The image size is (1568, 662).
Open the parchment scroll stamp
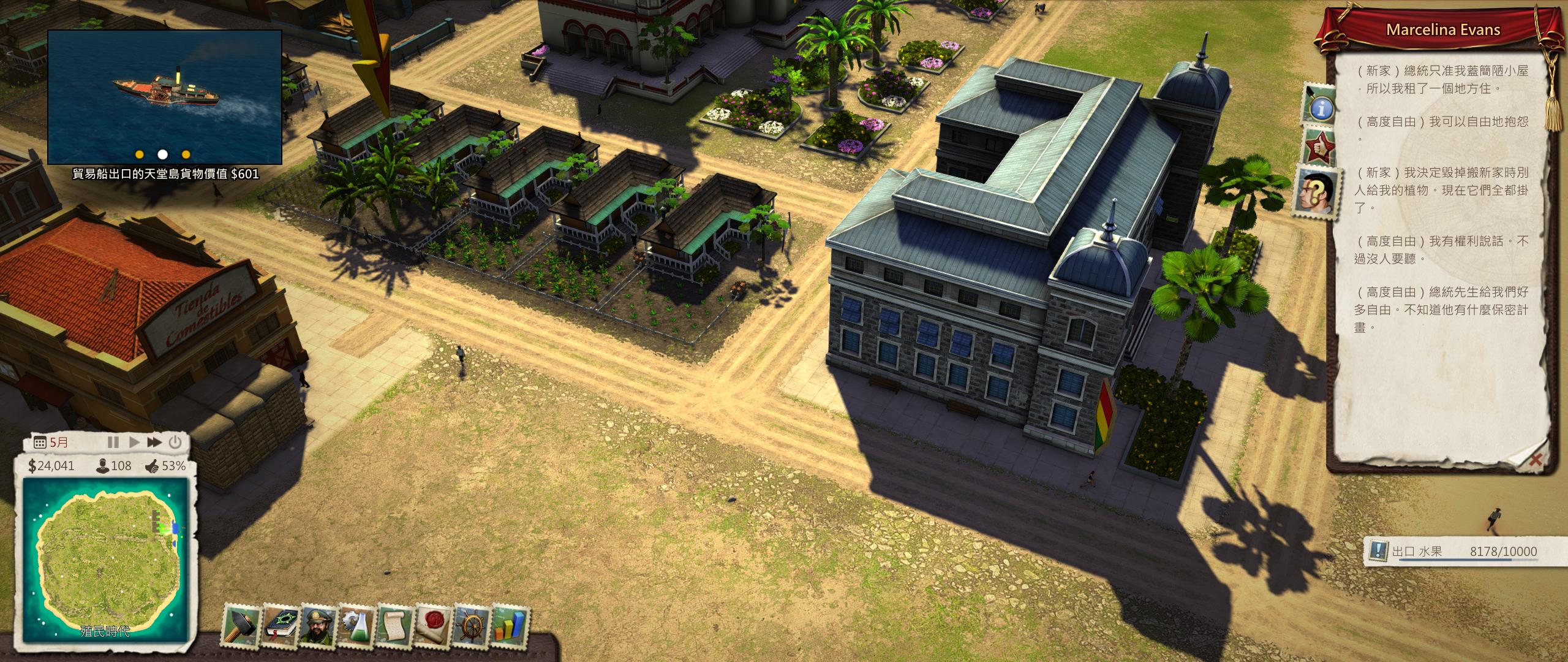point(396,626)
